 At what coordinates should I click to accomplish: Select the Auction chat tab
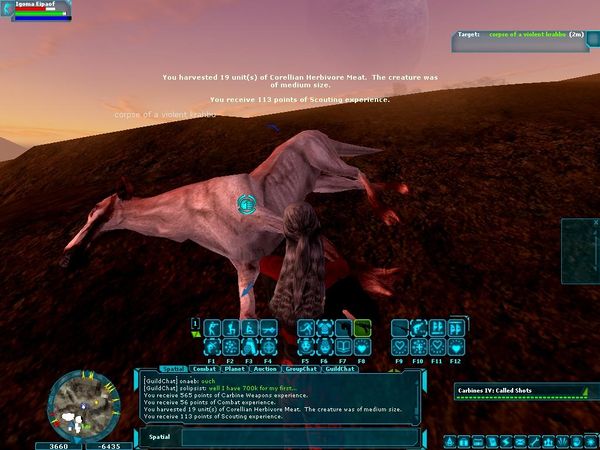[265, 369]
